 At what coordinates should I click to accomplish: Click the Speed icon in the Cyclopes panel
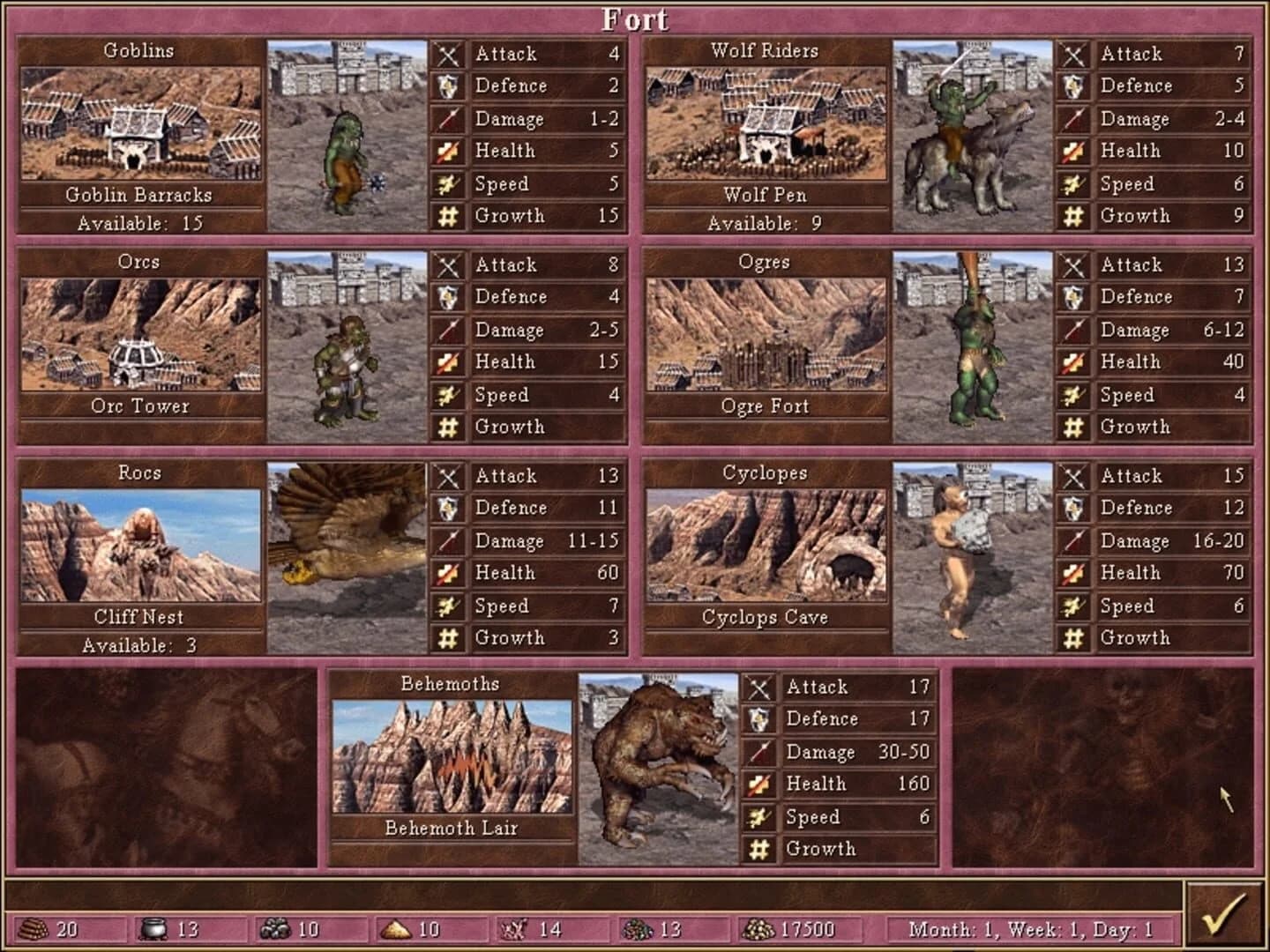pyautogui.click(x=1074, y=606)
